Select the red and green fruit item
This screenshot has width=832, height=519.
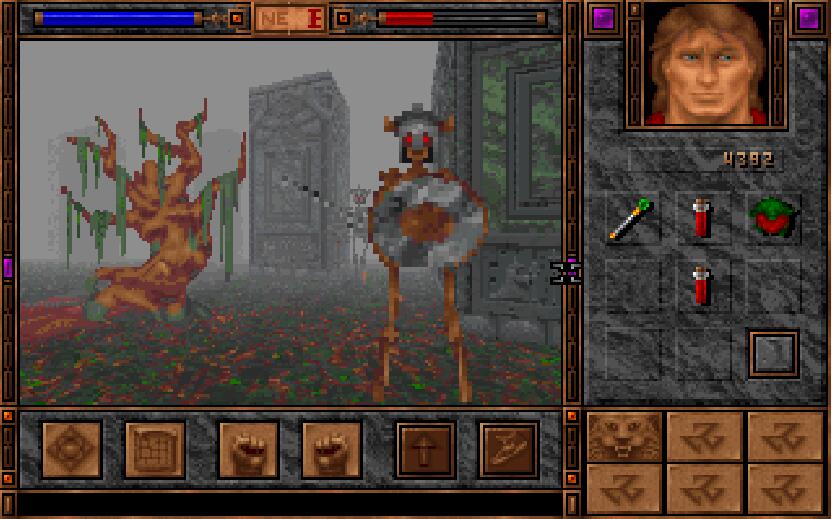772,218
